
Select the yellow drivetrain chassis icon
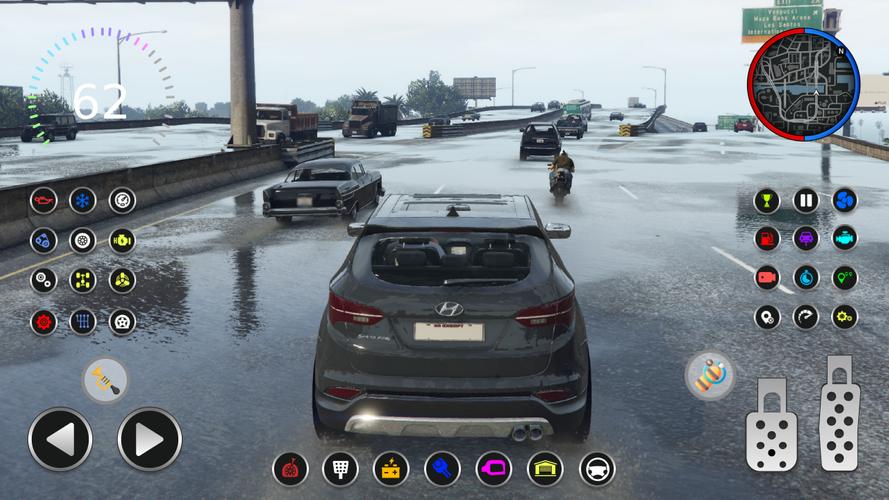(x=82, y=280)
